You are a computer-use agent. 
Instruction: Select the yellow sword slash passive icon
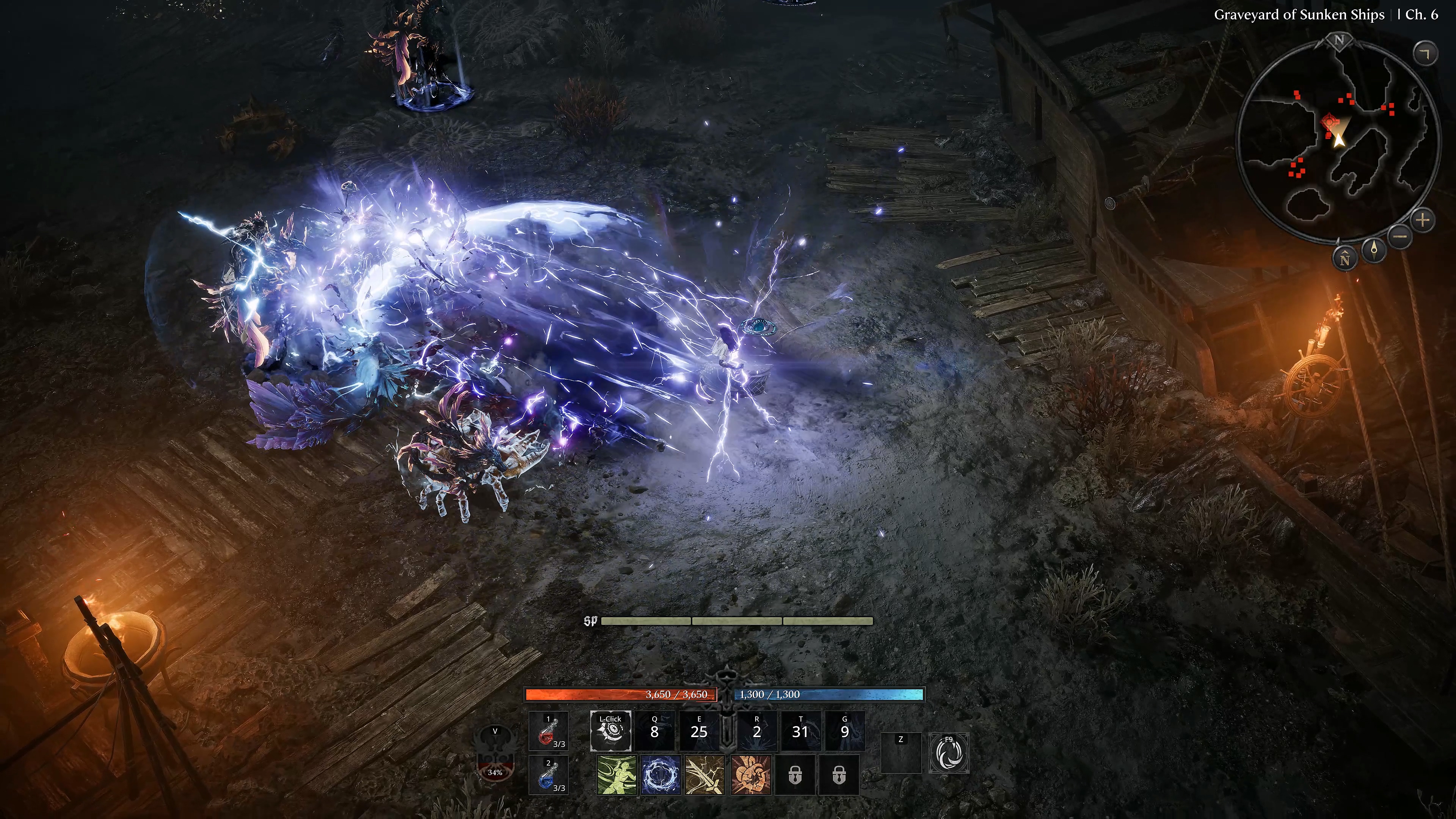click(705, 775)
